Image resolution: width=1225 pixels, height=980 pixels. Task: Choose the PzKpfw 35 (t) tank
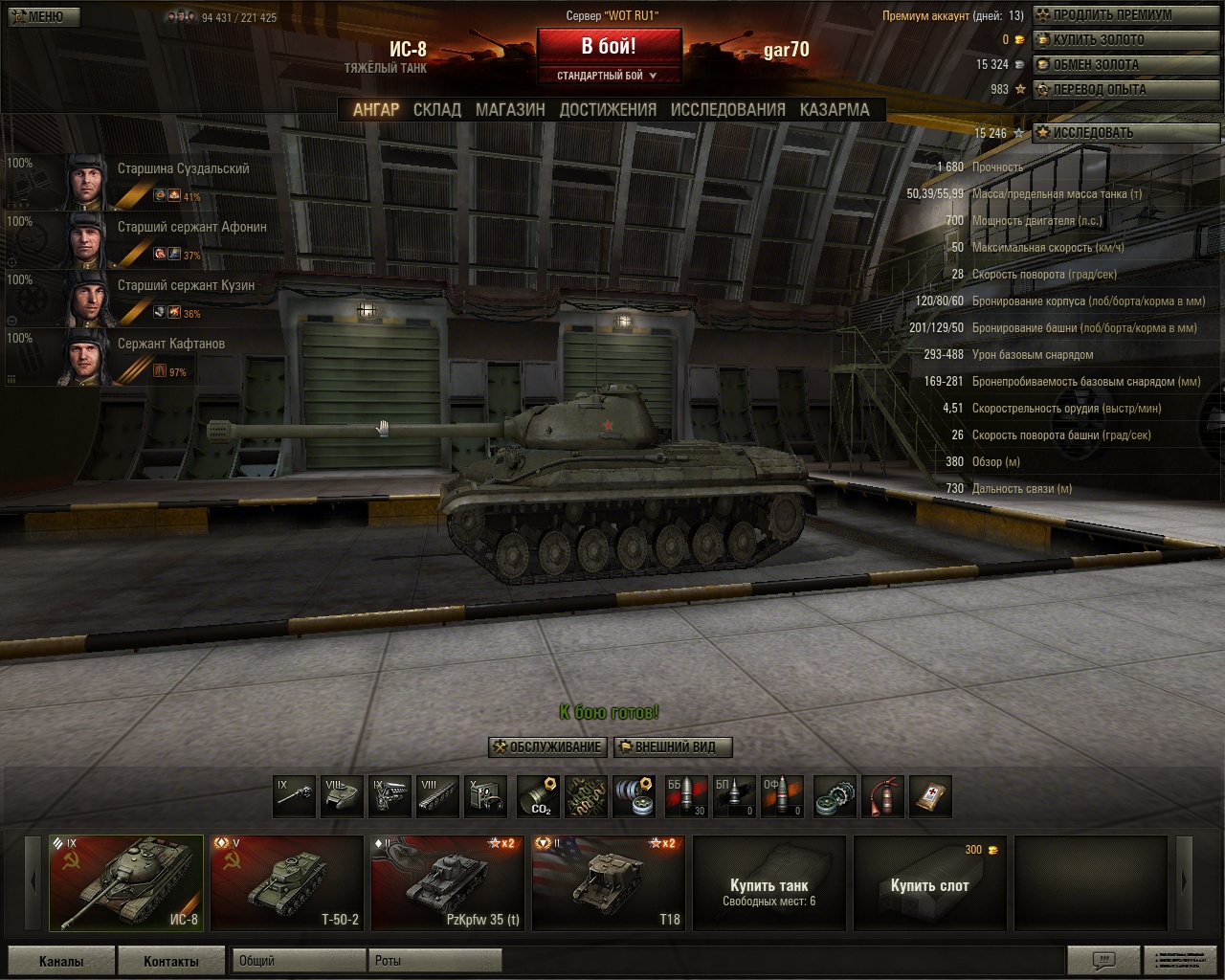pos(448,883)
